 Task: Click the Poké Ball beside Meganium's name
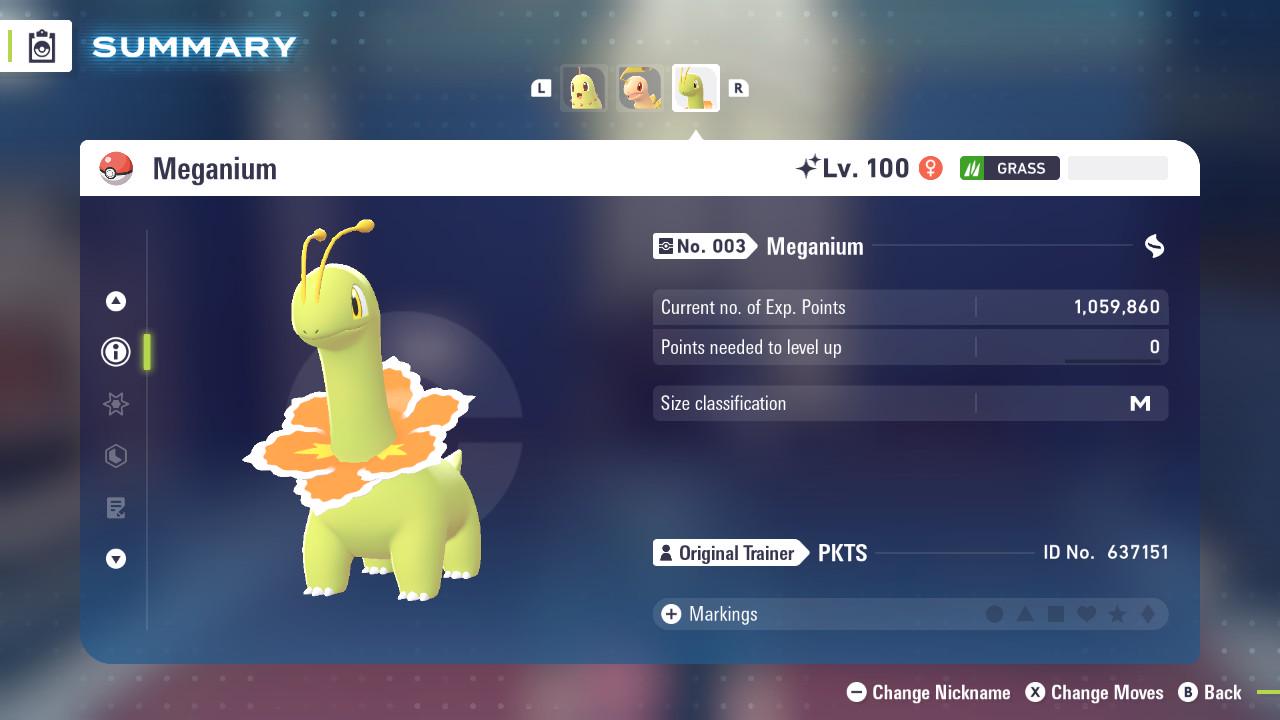pos(116,168)
